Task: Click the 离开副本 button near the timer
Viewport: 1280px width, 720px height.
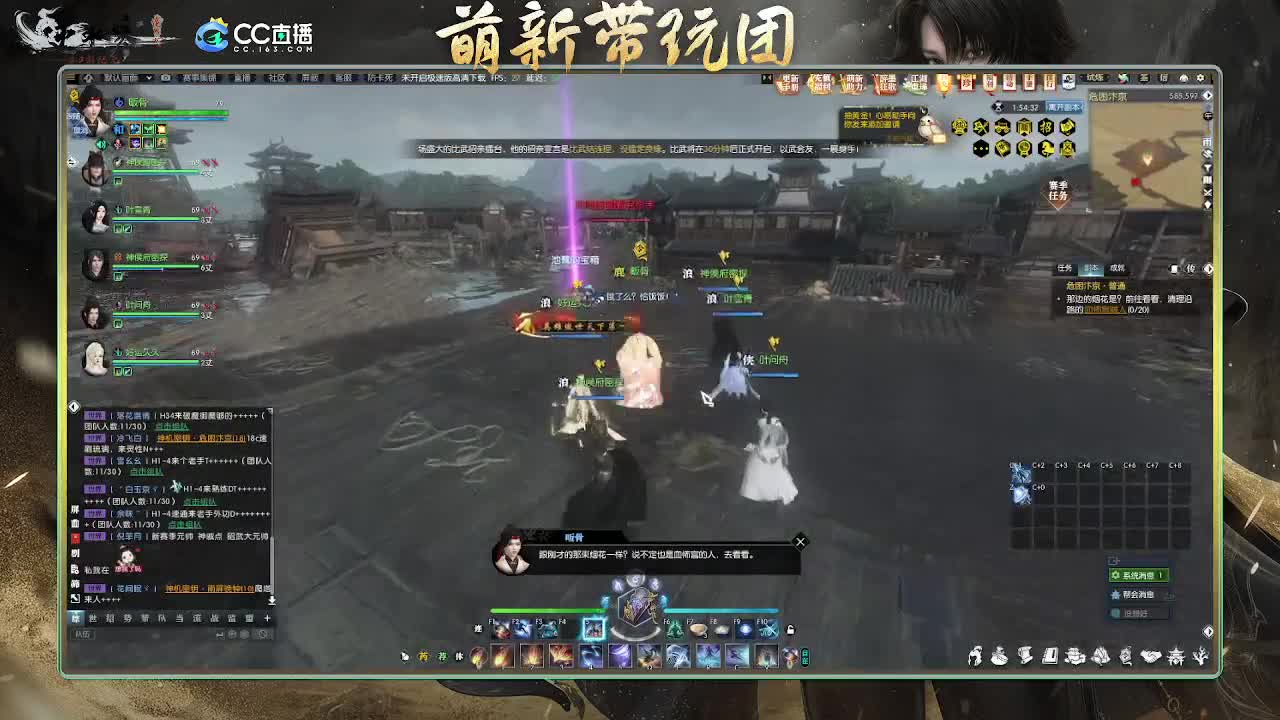Action: (x=1065, y=107)
